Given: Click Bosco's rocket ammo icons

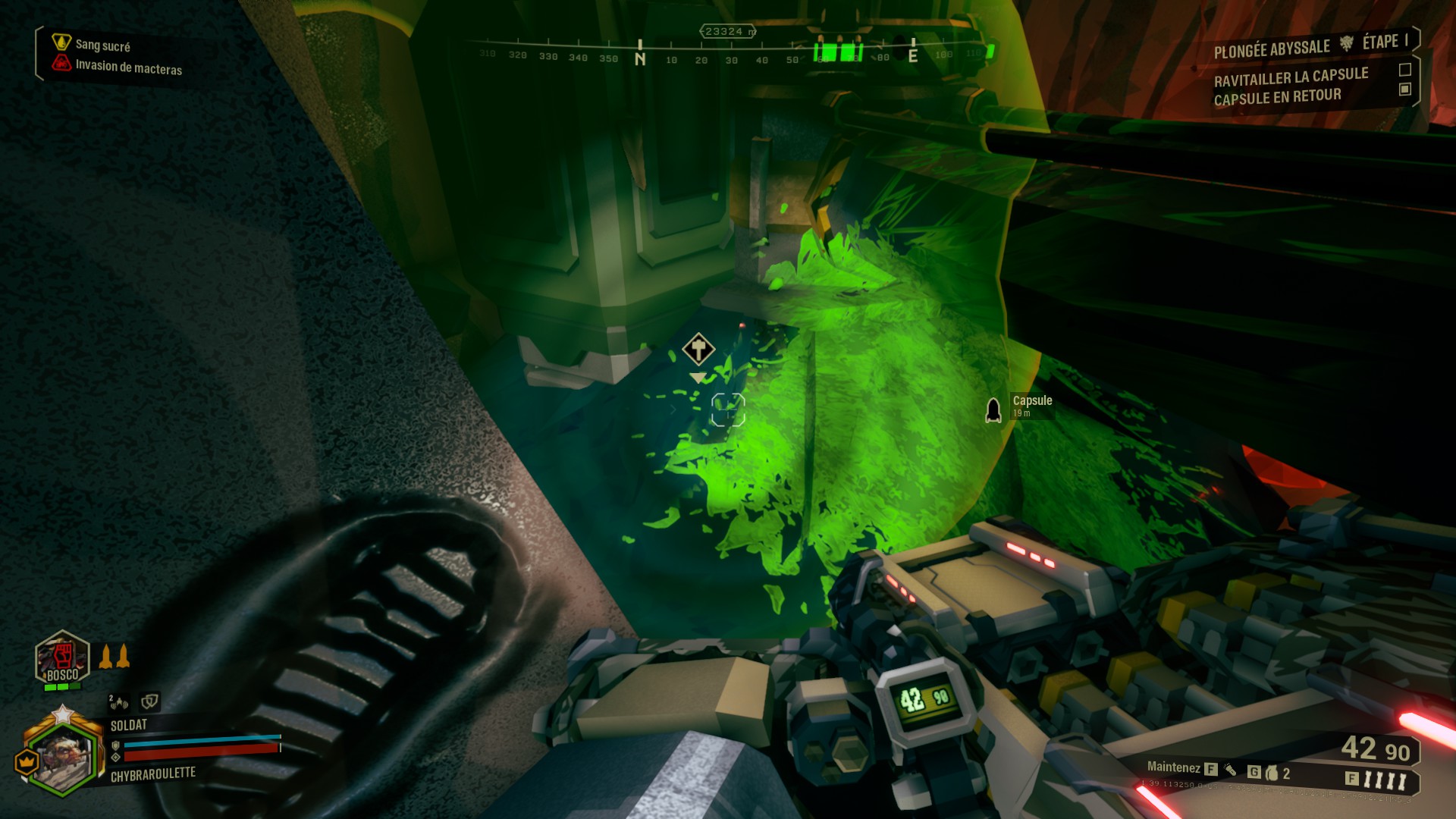Looking at the screenshot, I should [115, 657].
